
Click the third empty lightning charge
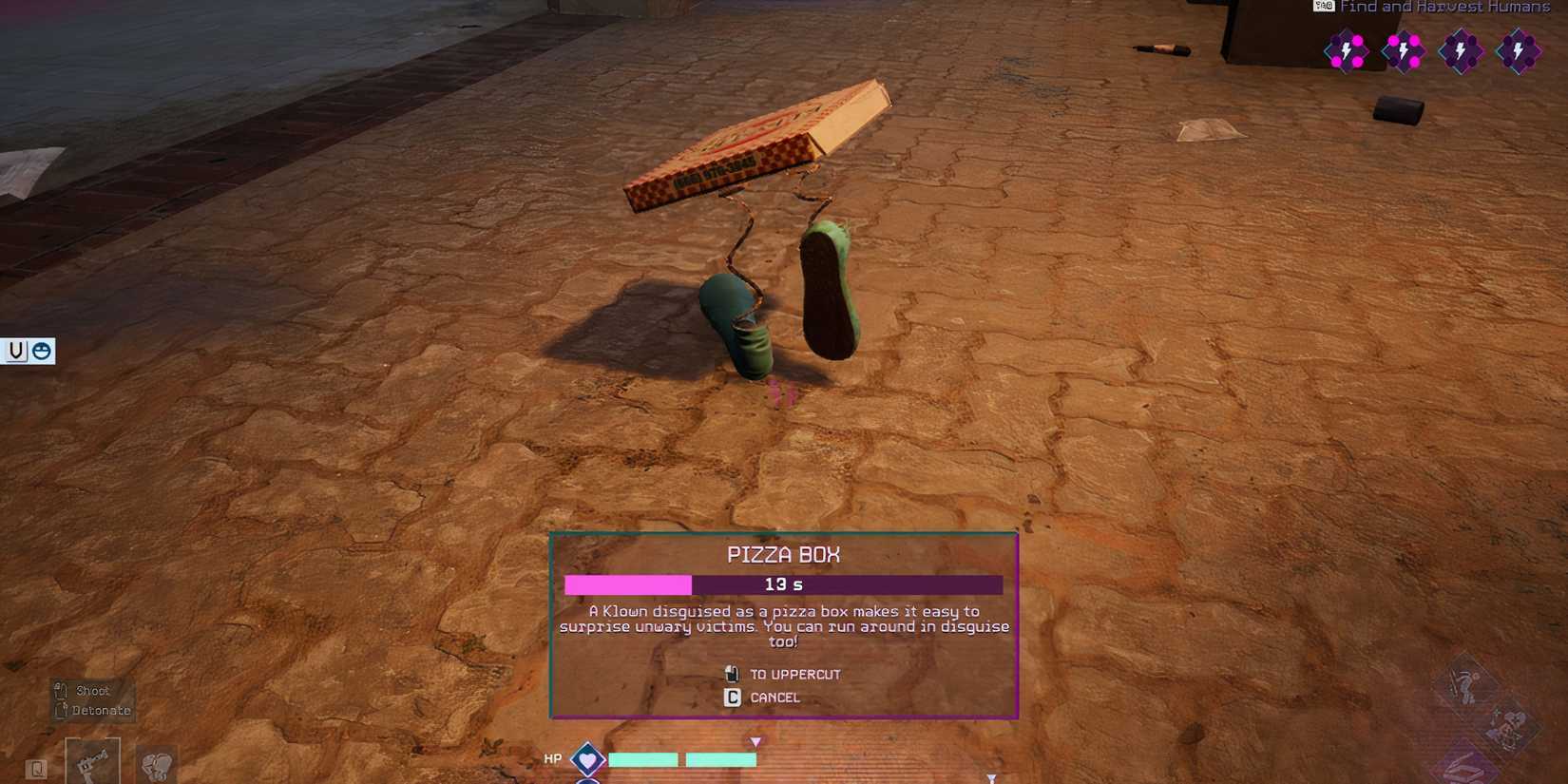click(x=1461, y=52)
